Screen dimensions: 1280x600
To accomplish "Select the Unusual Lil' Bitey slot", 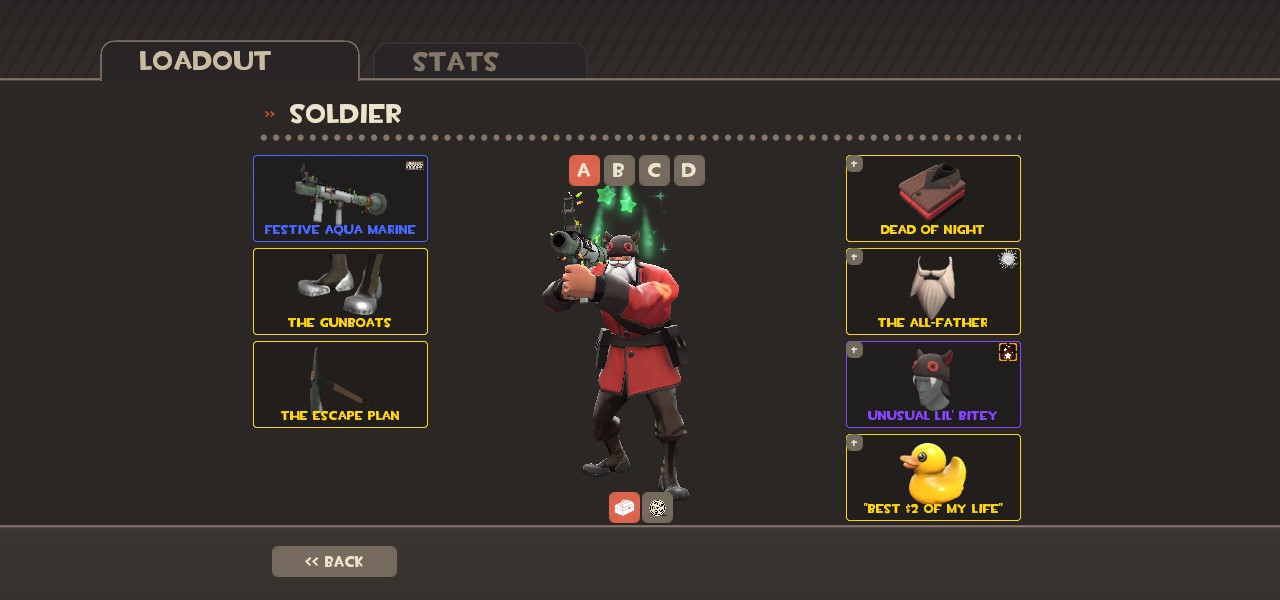I will [933, 384].
